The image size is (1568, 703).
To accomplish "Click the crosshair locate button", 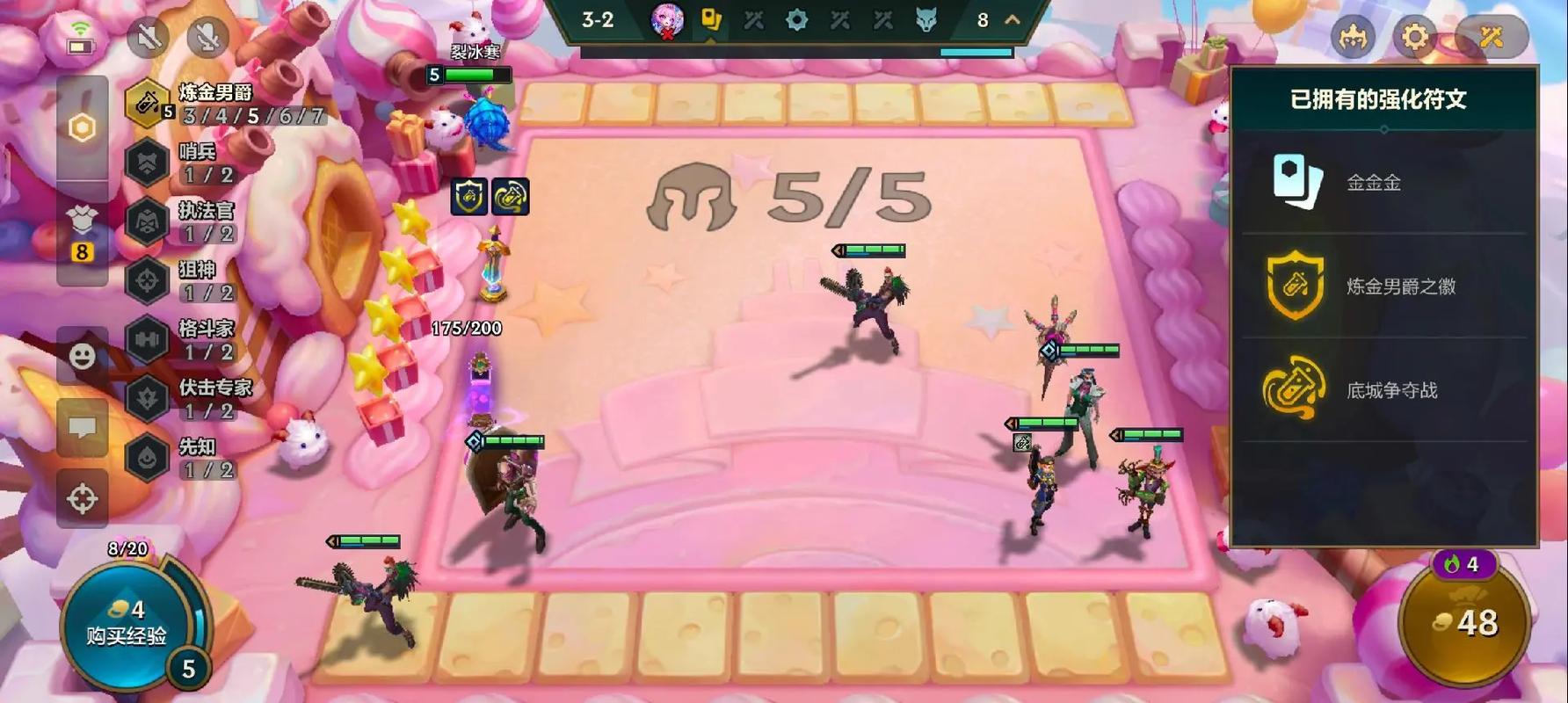I will (82, 498).
